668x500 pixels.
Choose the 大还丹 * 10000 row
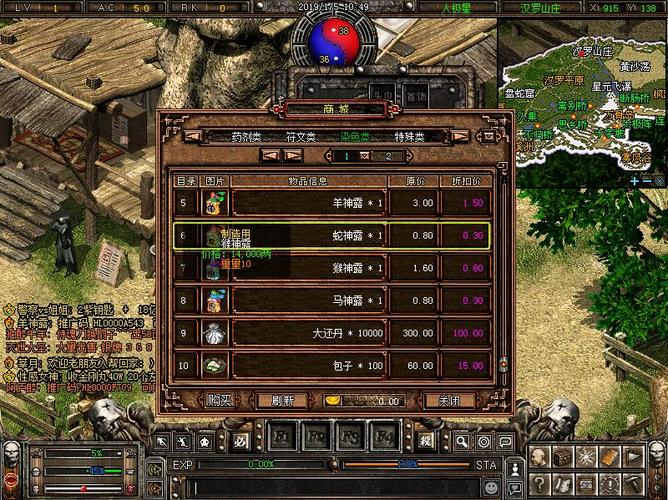[x=331, y=332]
